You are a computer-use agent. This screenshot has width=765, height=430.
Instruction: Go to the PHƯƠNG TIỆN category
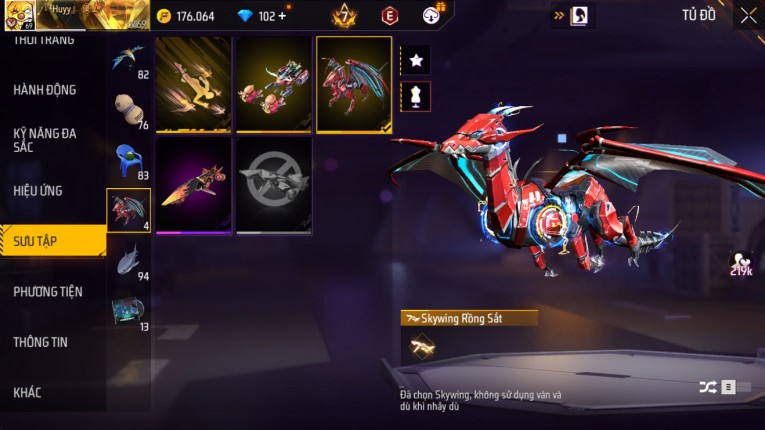pyautogui.click(x=48, y=292)
